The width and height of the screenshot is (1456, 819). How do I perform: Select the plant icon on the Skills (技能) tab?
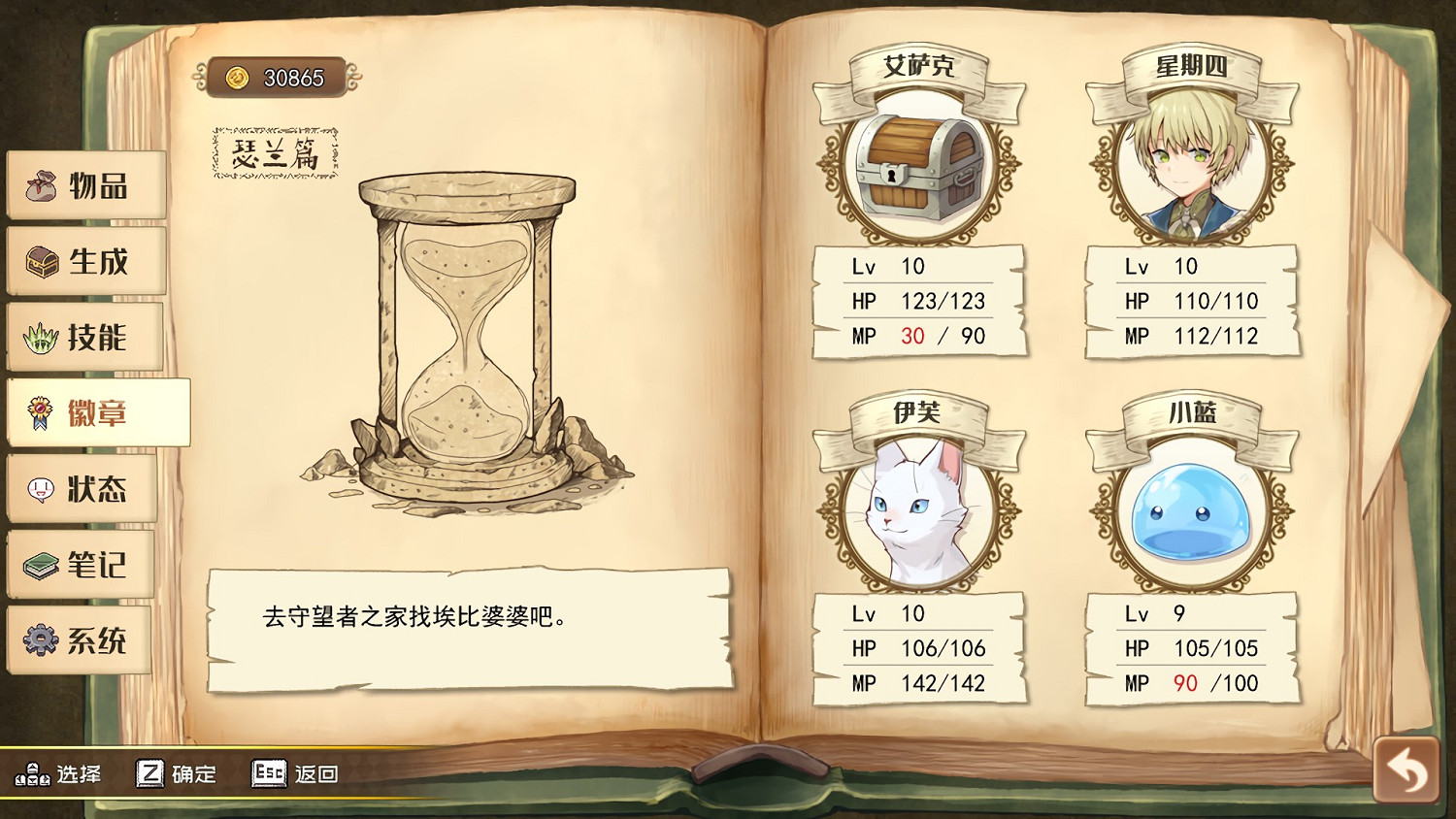point(40,338)
